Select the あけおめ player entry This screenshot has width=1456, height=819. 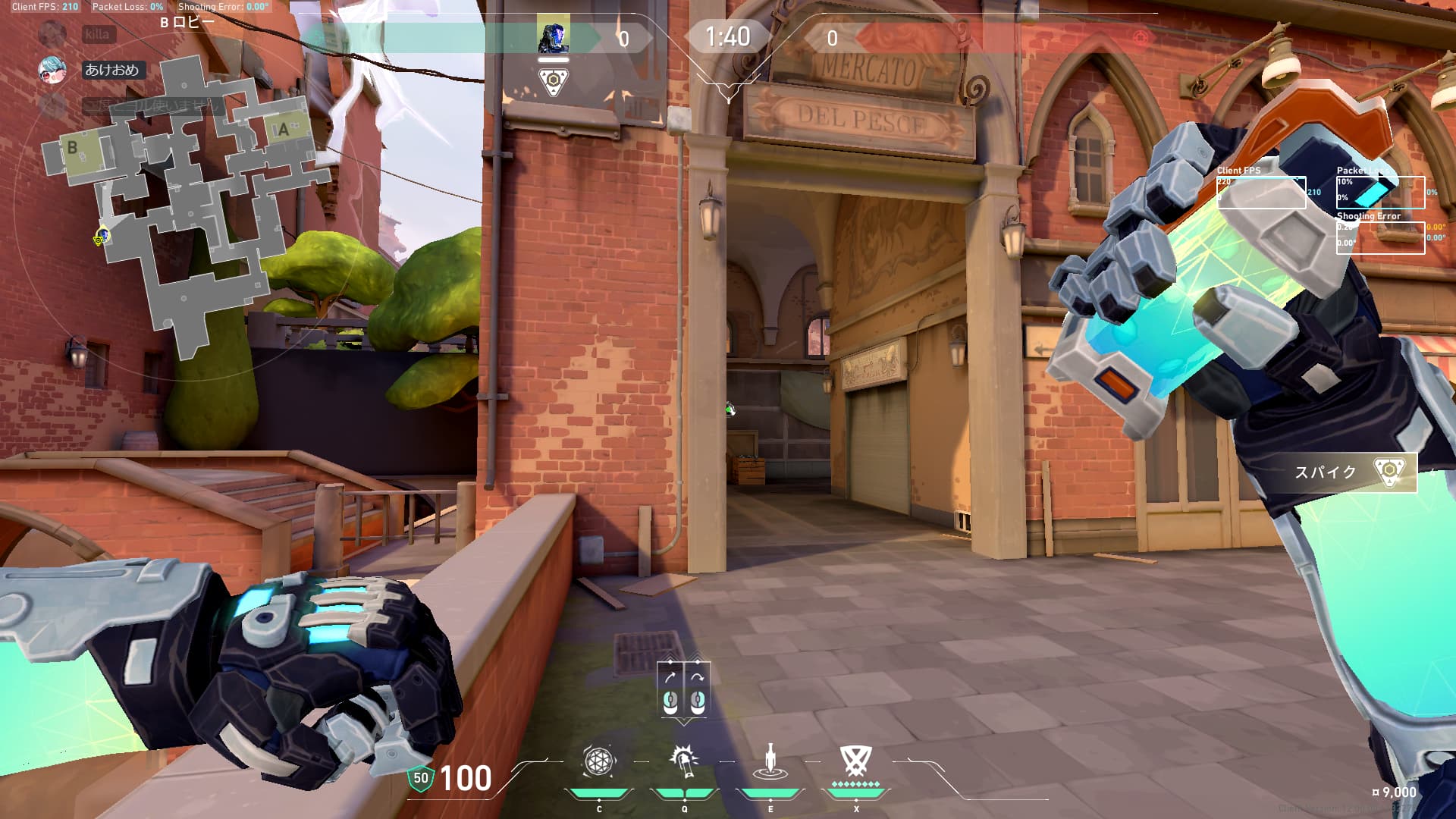111,70
